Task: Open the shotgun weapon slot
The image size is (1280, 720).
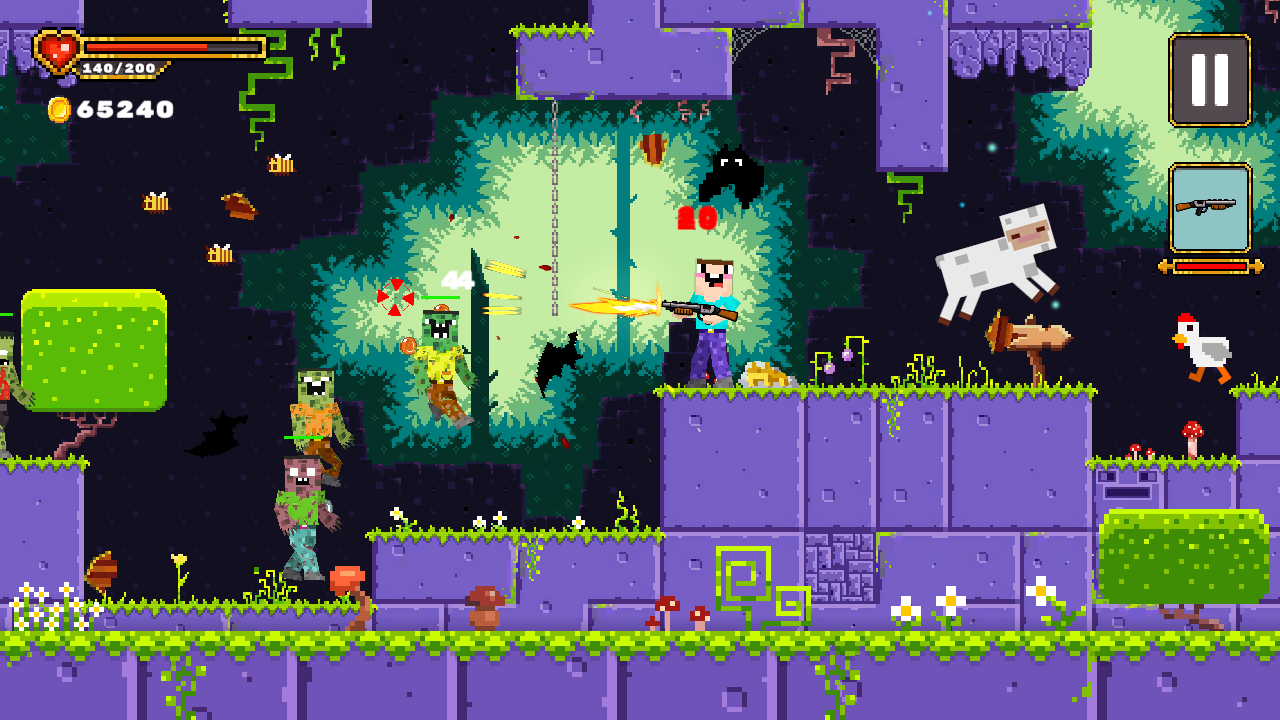Action: (1208, 207)
